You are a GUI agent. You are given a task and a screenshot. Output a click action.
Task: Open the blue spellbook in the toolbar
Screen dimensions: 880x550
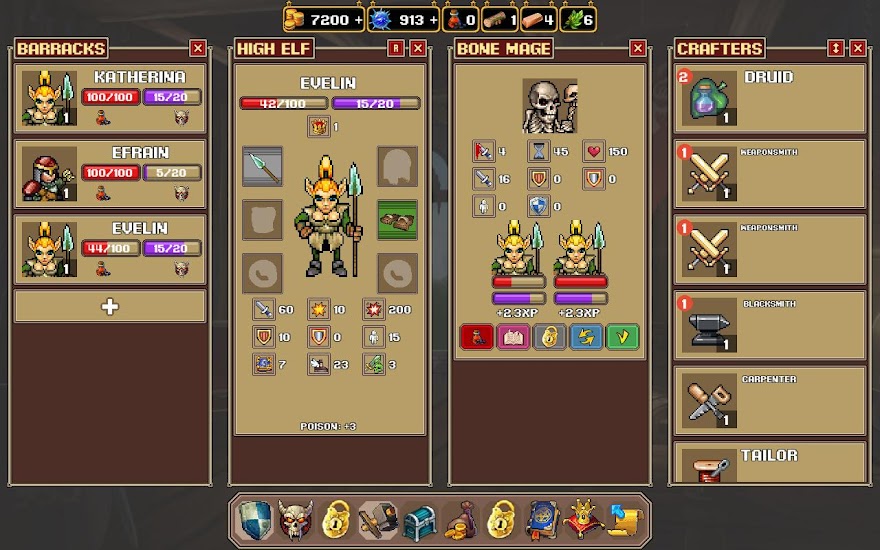(x=541, y=520)
